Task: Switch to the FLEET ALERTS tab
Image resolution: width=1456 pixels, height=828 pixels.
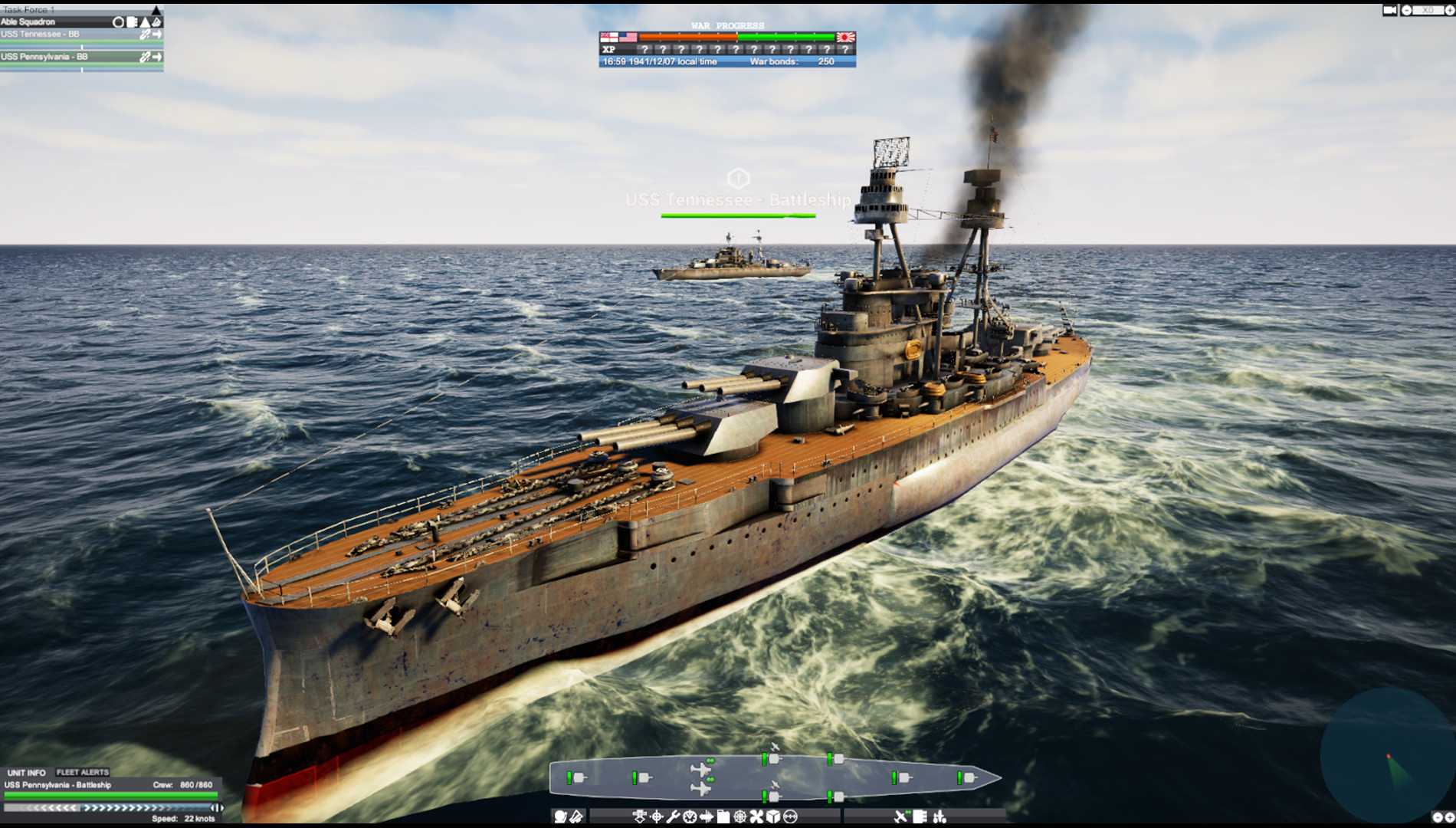Action: (x=80, y=772)
